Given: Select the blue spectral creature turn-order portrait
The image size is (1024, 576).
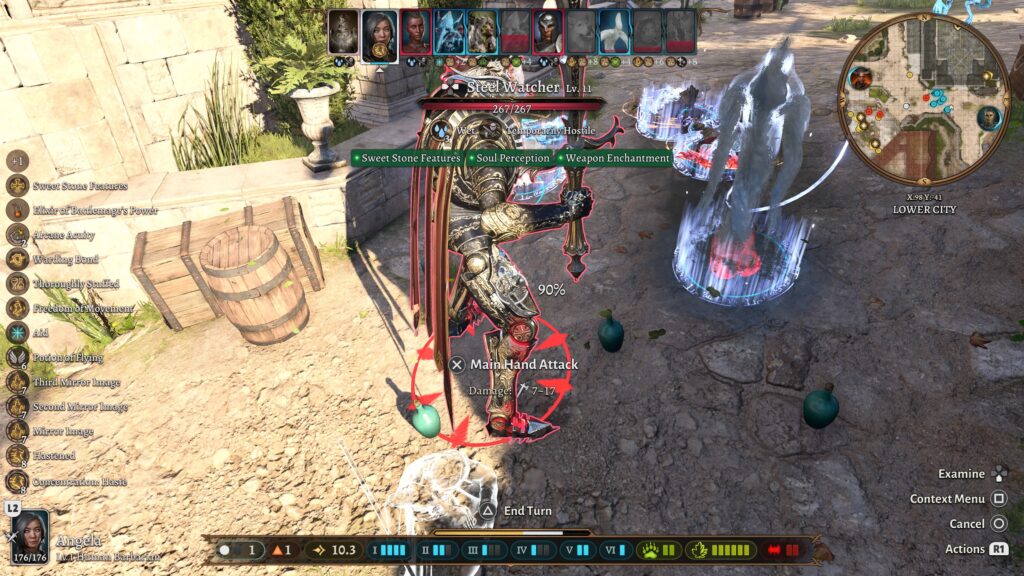Looking at the screenshot, I should pyautogui.click(x=448, y=32).
